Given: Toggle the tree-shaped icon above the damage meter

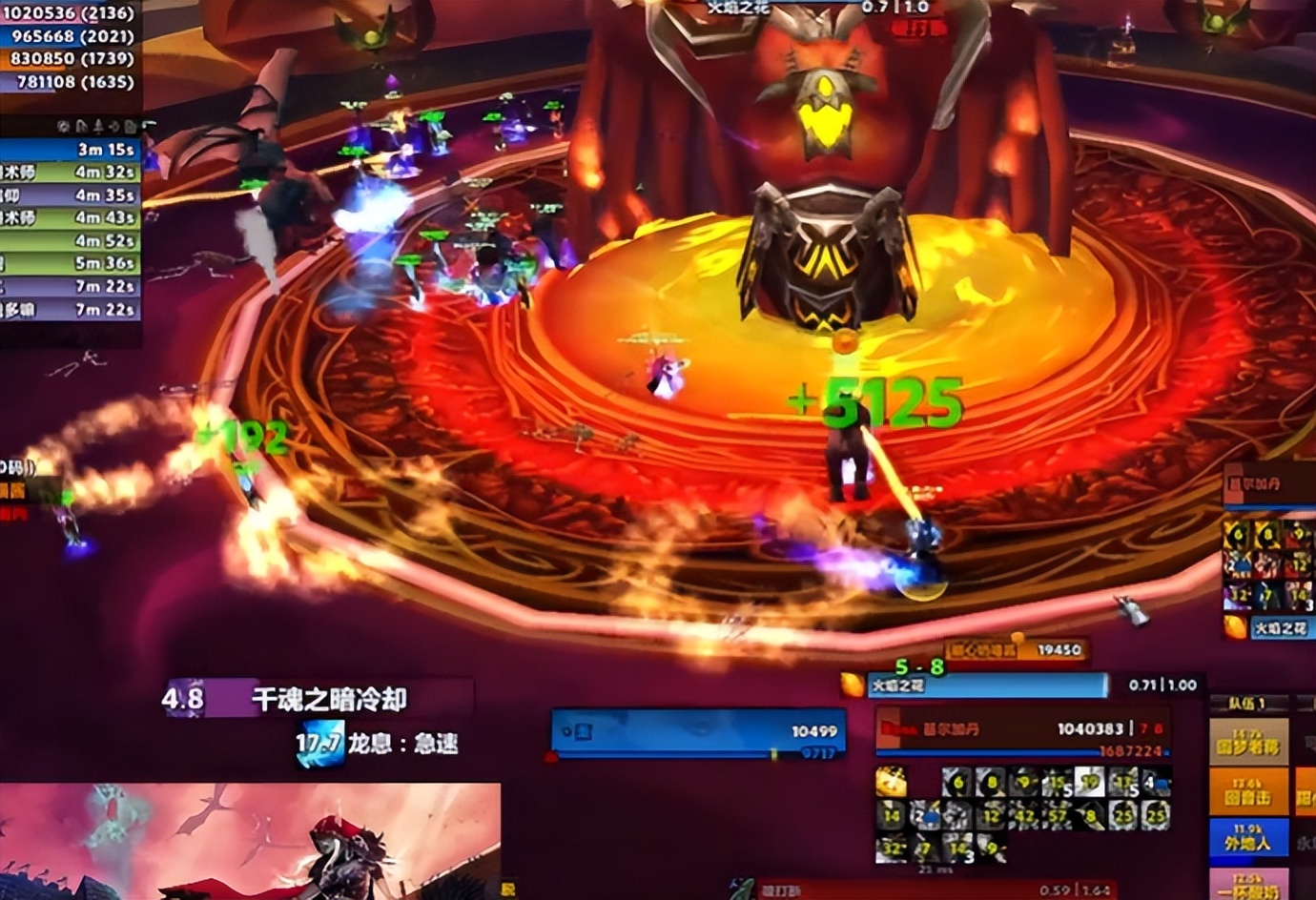Looking at the screenshot, I should 98,126.
